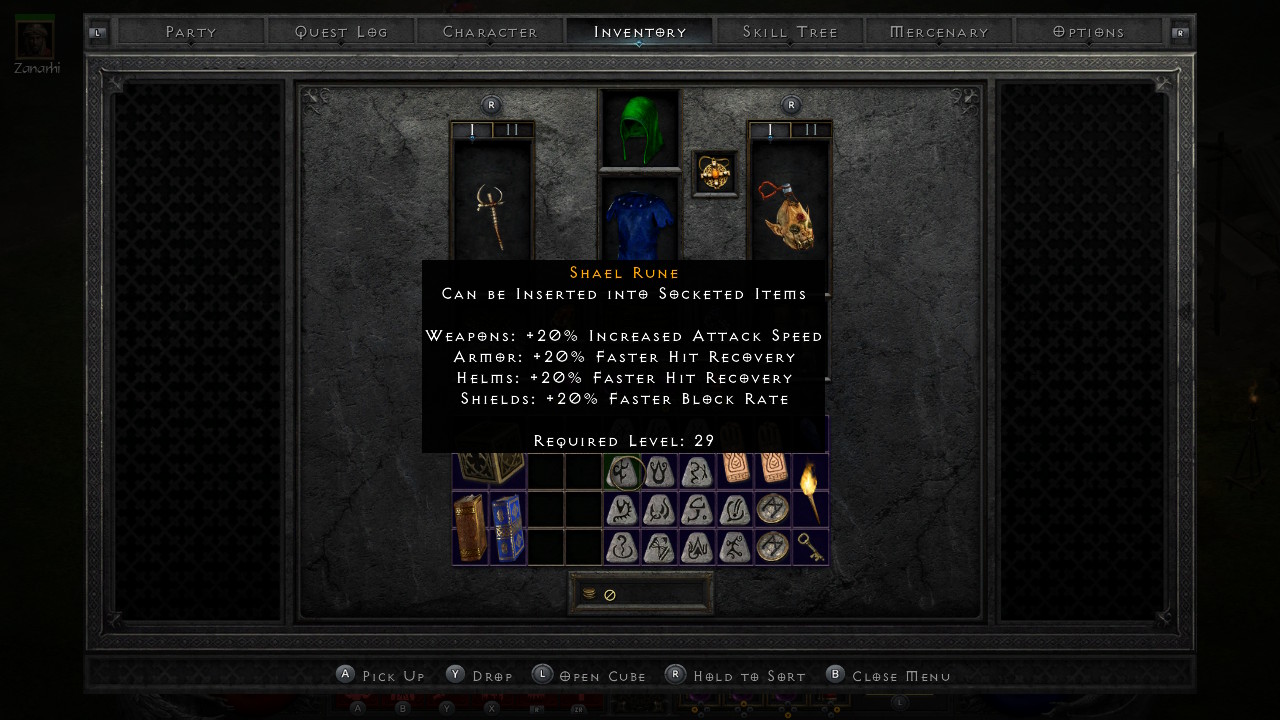Show the Skill Tree tab
The image size is (1280, 720).
point(790,32)
